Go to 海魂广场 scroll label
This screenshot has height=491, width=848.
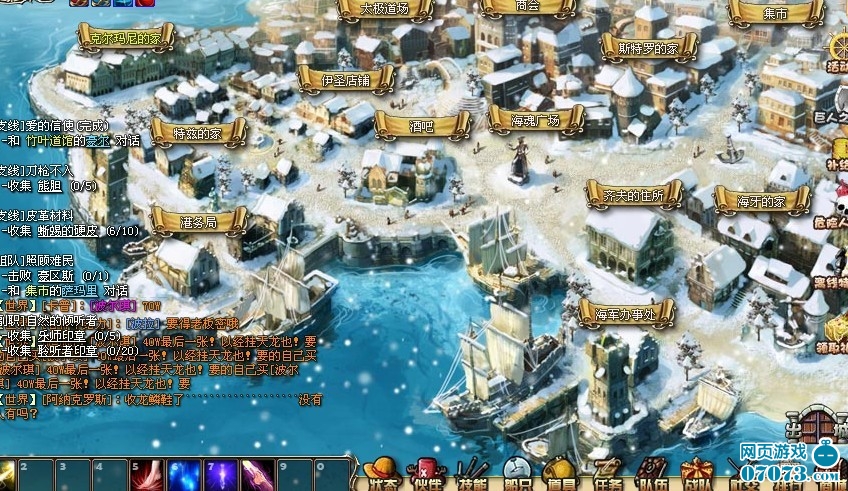tap(535, 120)
